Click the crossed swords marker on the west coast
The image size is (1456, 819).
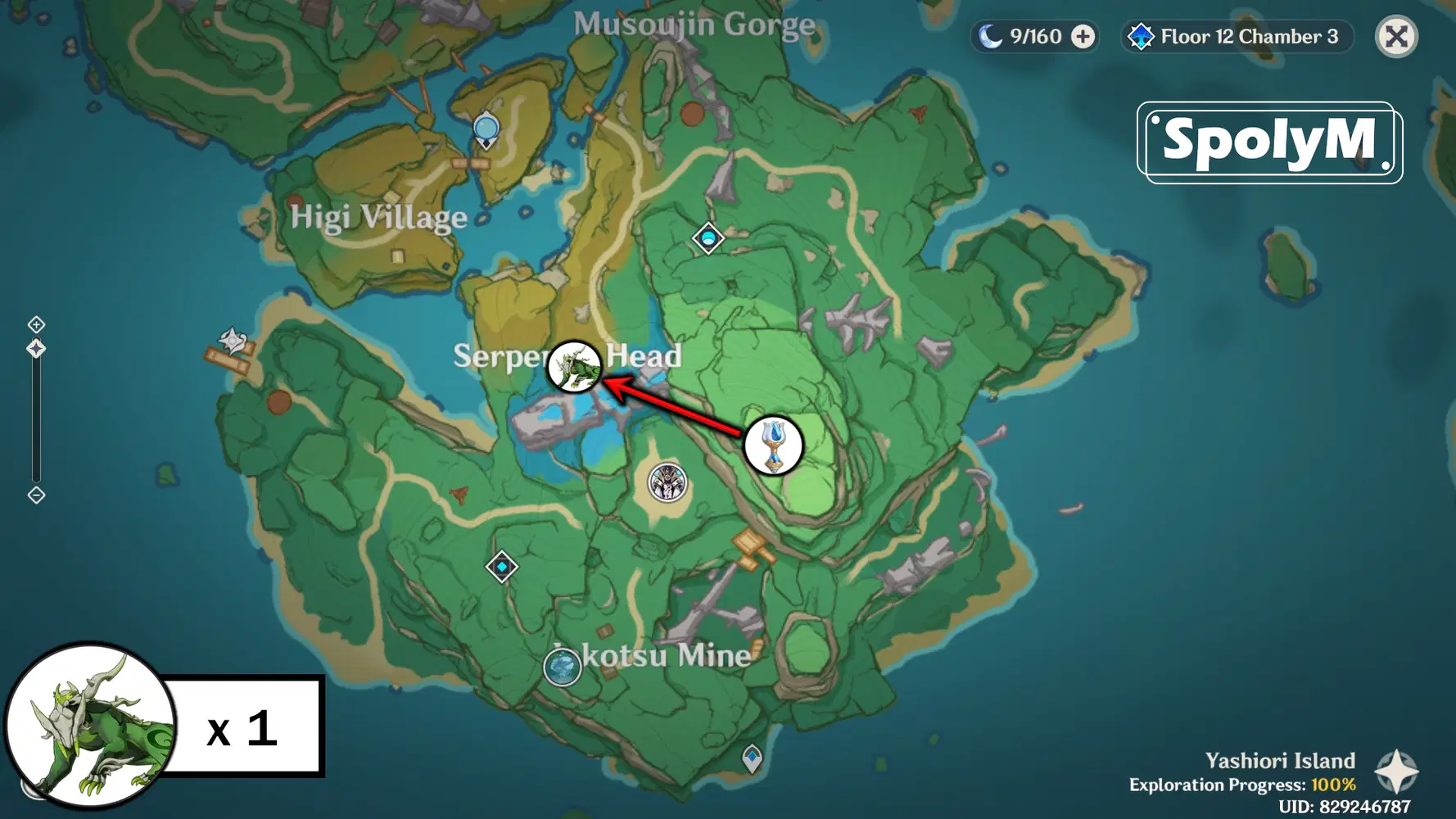click(232, 341)
